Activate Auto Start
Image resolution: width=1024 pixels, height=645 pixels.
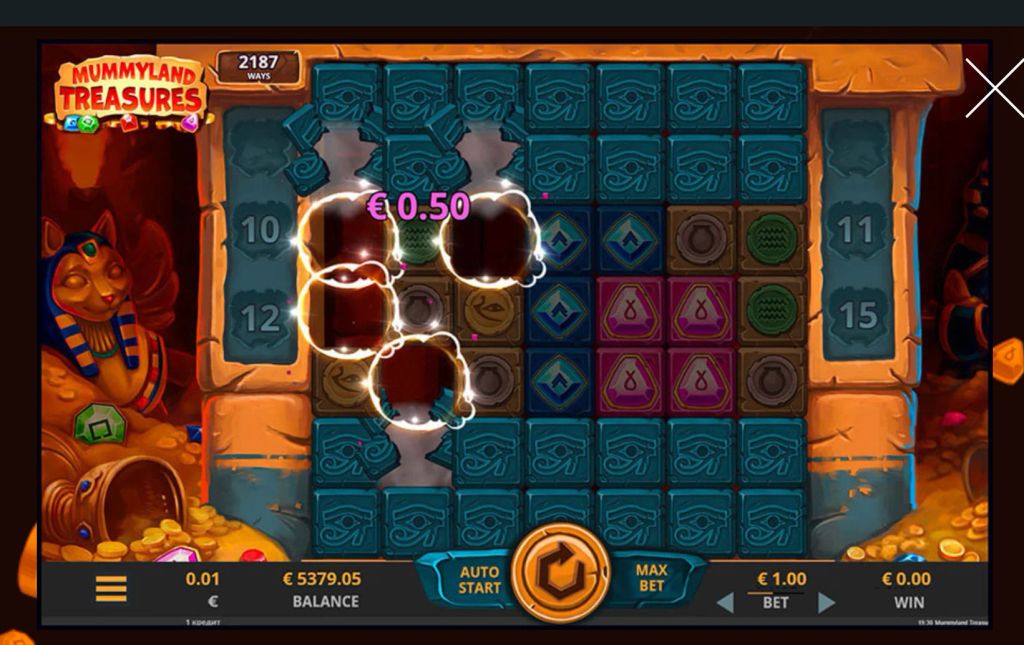click(x=478, y=580)
